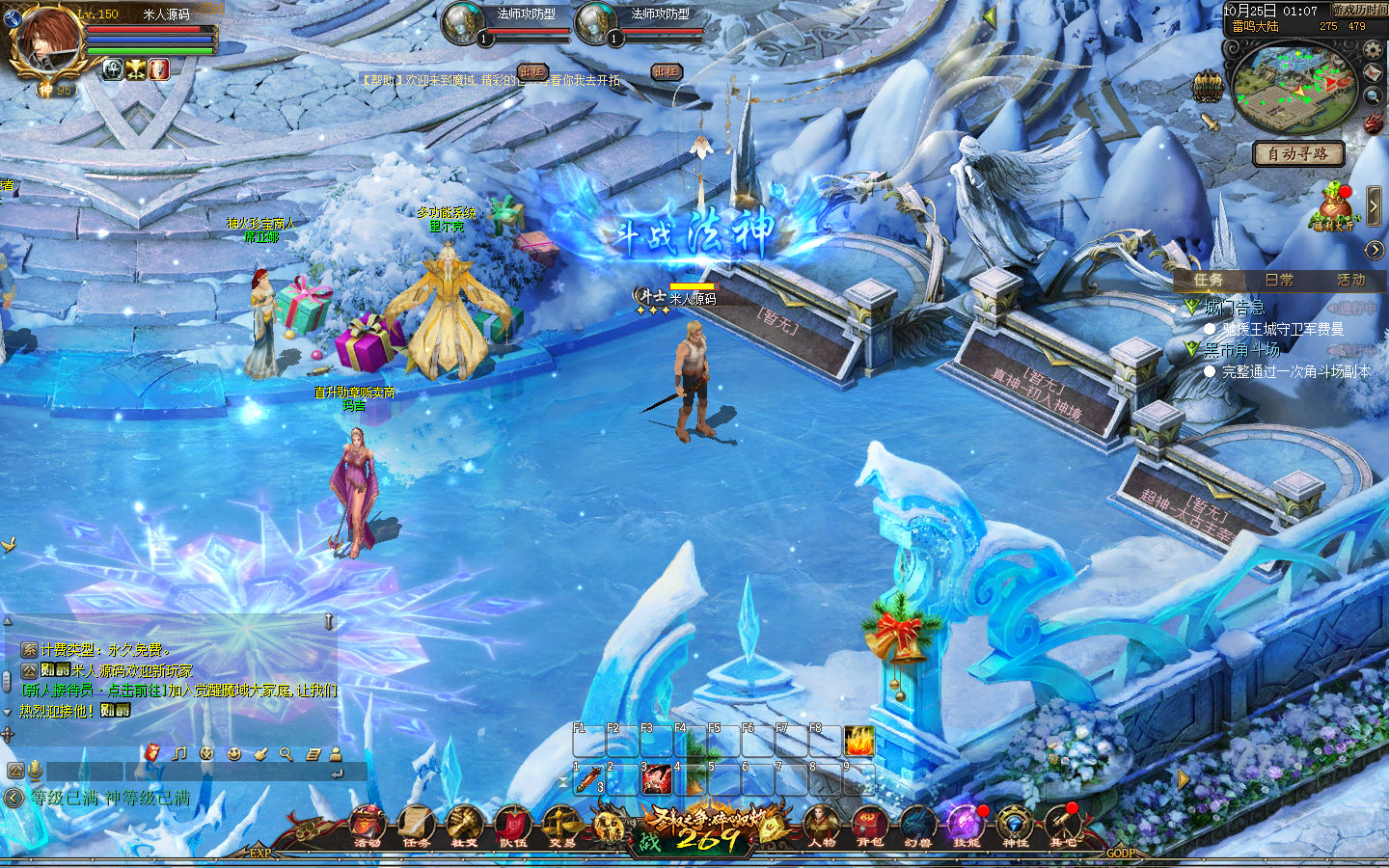Image resolution: width=1389 pixels, height=868 pixels.
Task: Open the 幻兽 (Pets) menu
Action: (917, 827)
